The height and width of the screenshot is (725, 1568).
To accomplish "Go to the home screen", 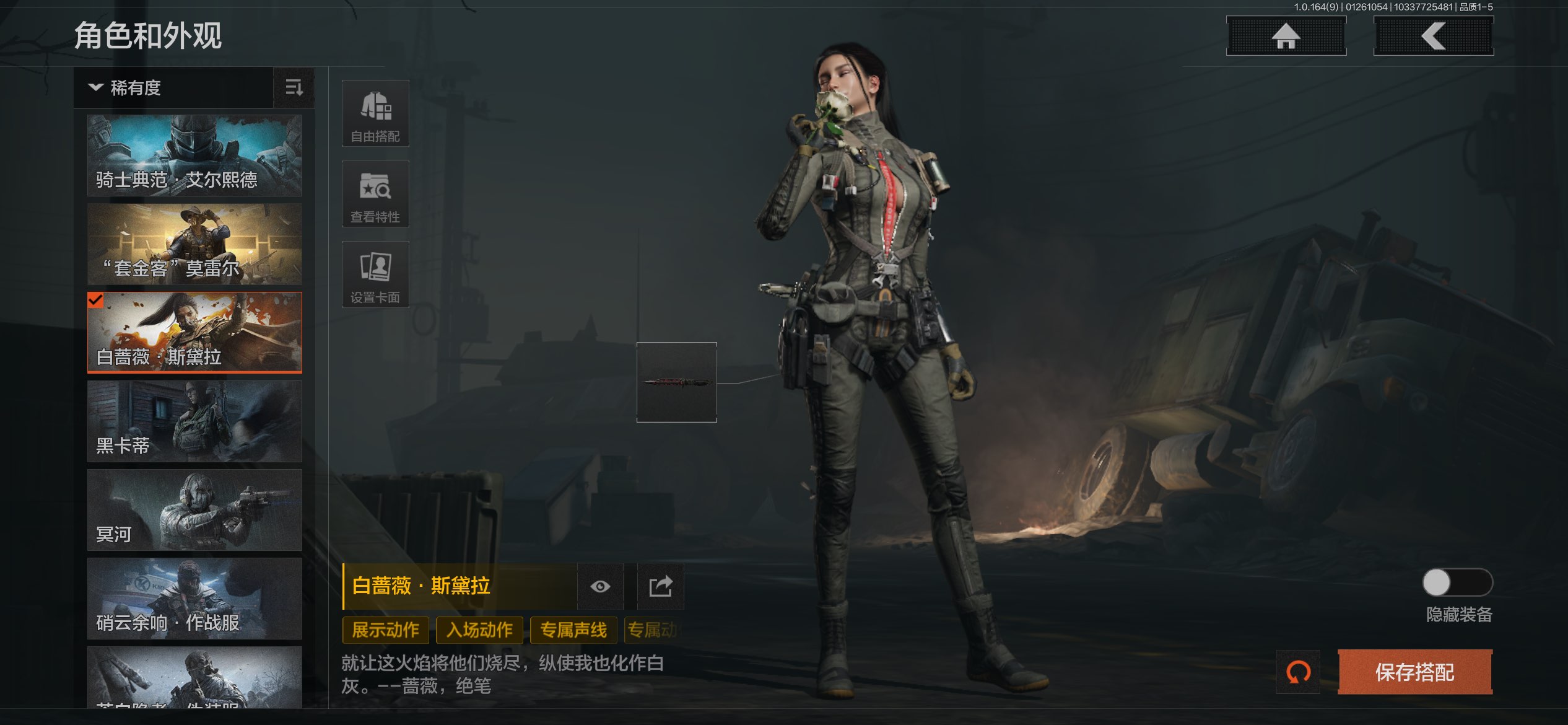I will [x=1286, y=36].
